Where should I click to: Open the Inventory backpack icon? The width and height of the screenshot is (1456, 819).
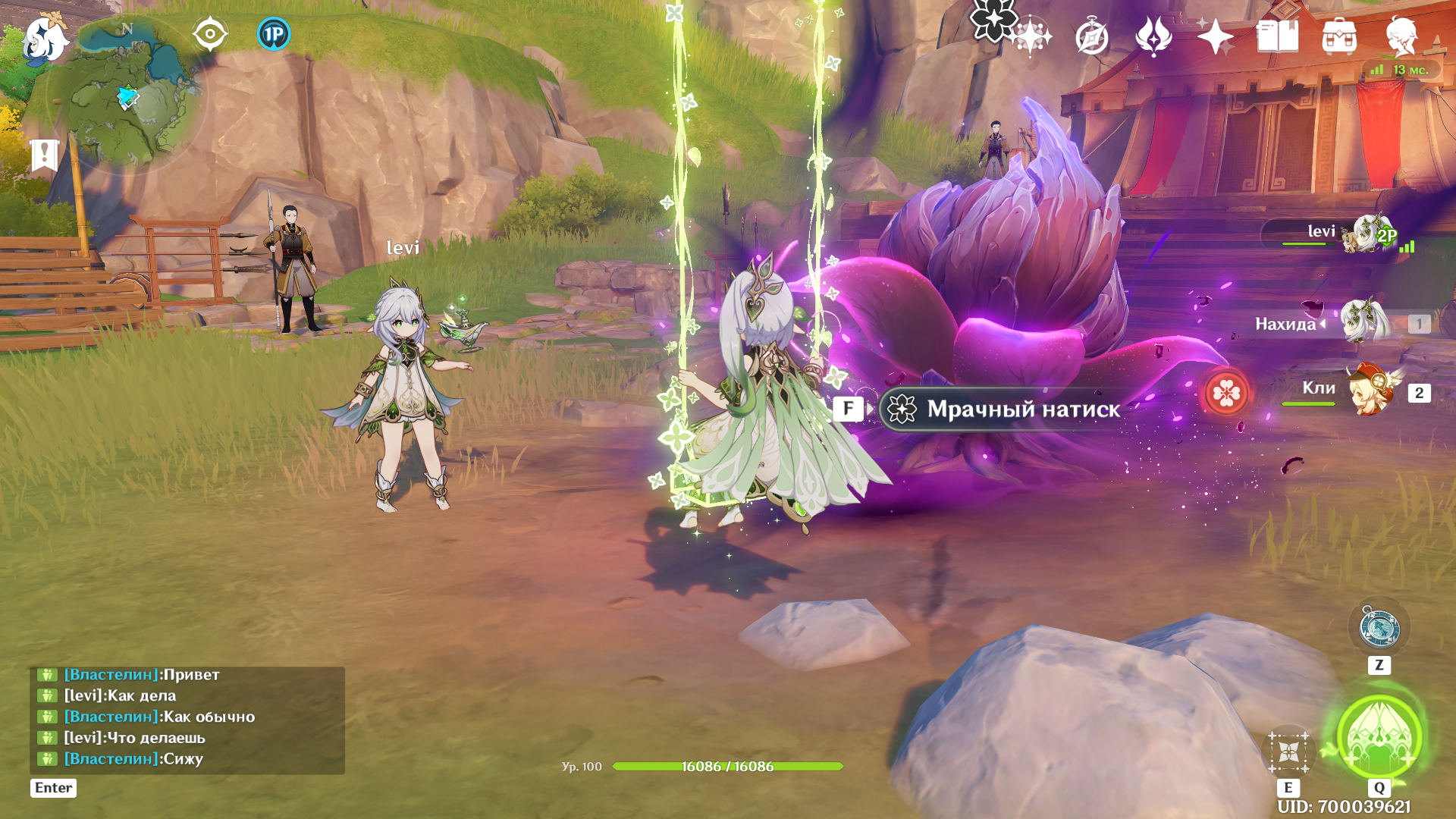click(x=1339, y=36)
